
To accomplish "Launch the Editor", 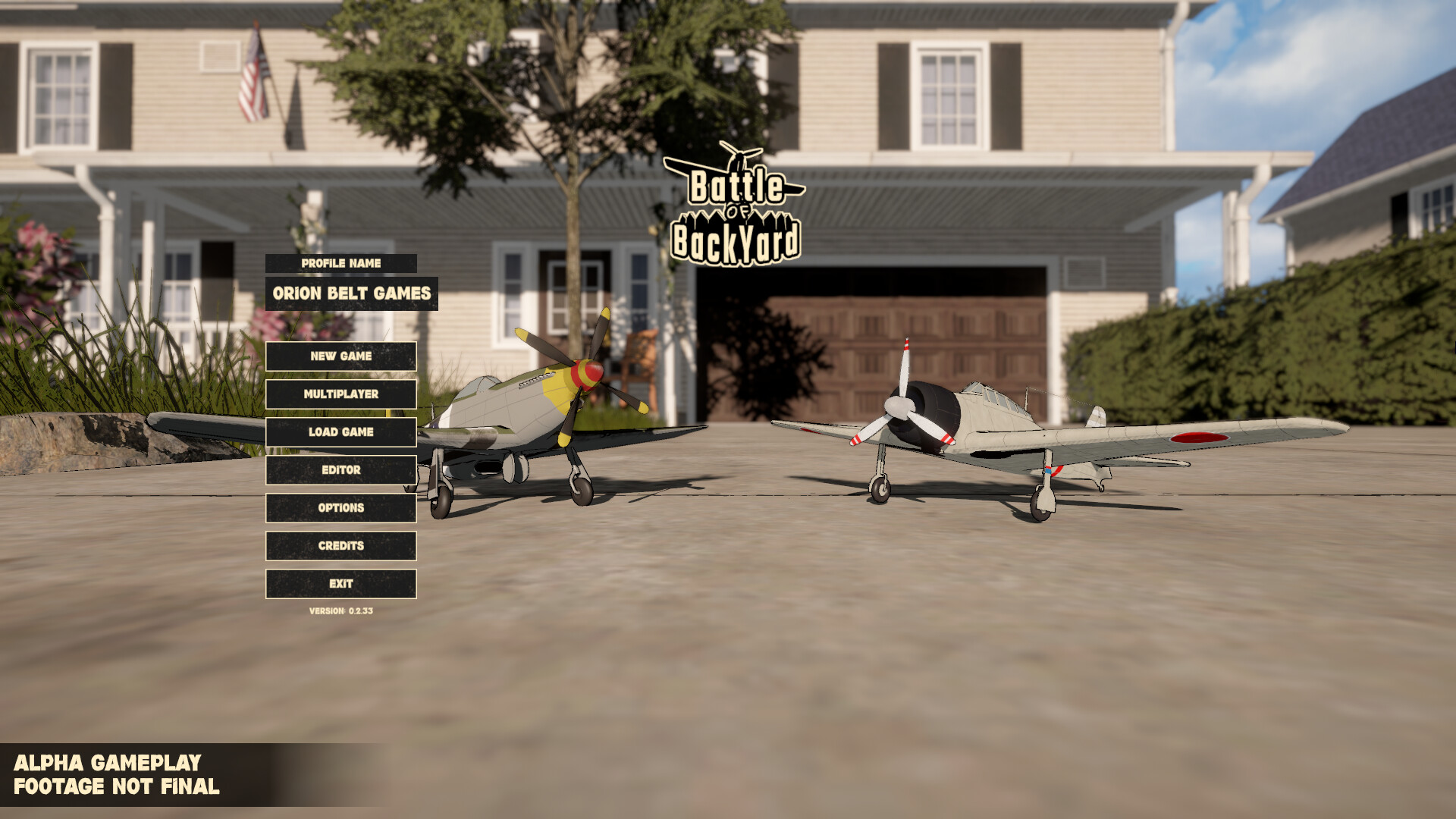I will coord(340,470).
